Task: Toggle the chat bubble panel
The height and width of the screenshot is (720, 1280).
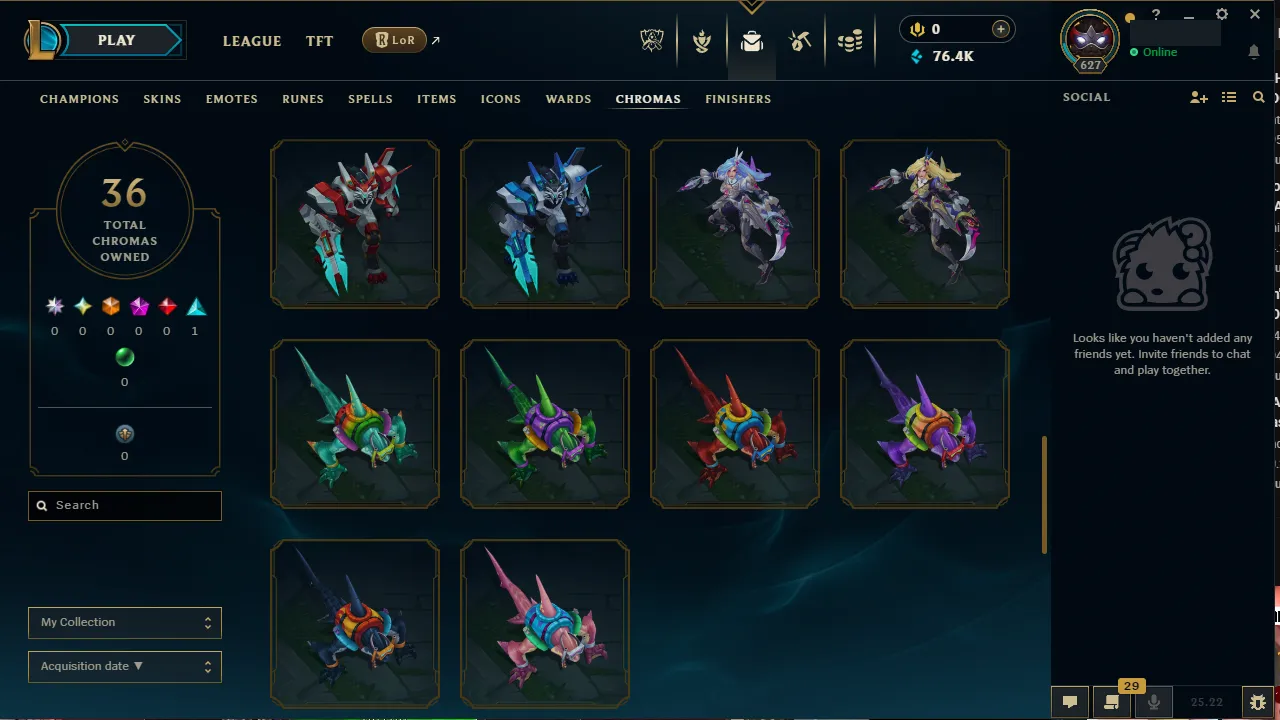Action: click(x=1070, y=702)
